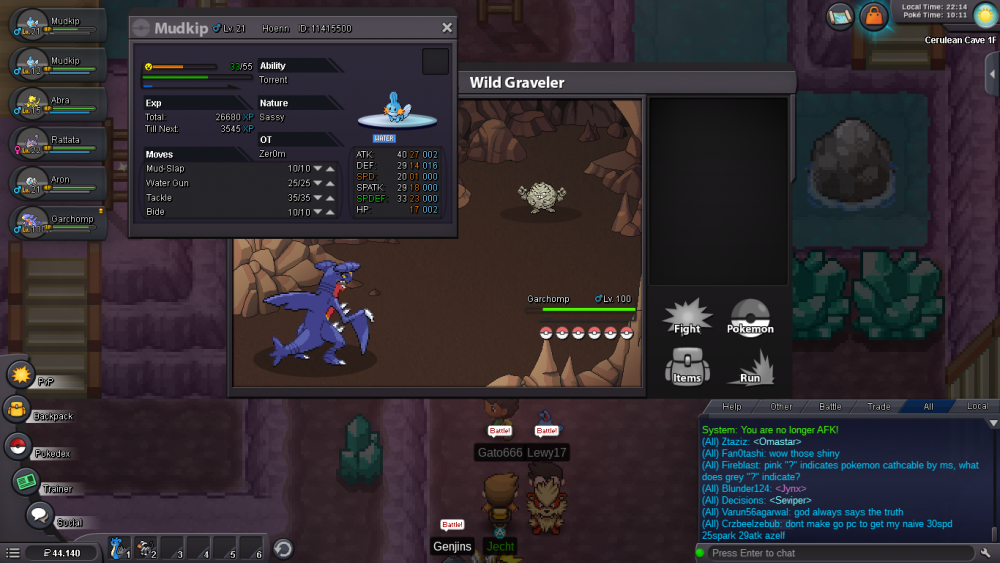1000x563 pixels.
Task: Close the Mudkip summary window
Action: pyautogui.click(x=446, y=28)
